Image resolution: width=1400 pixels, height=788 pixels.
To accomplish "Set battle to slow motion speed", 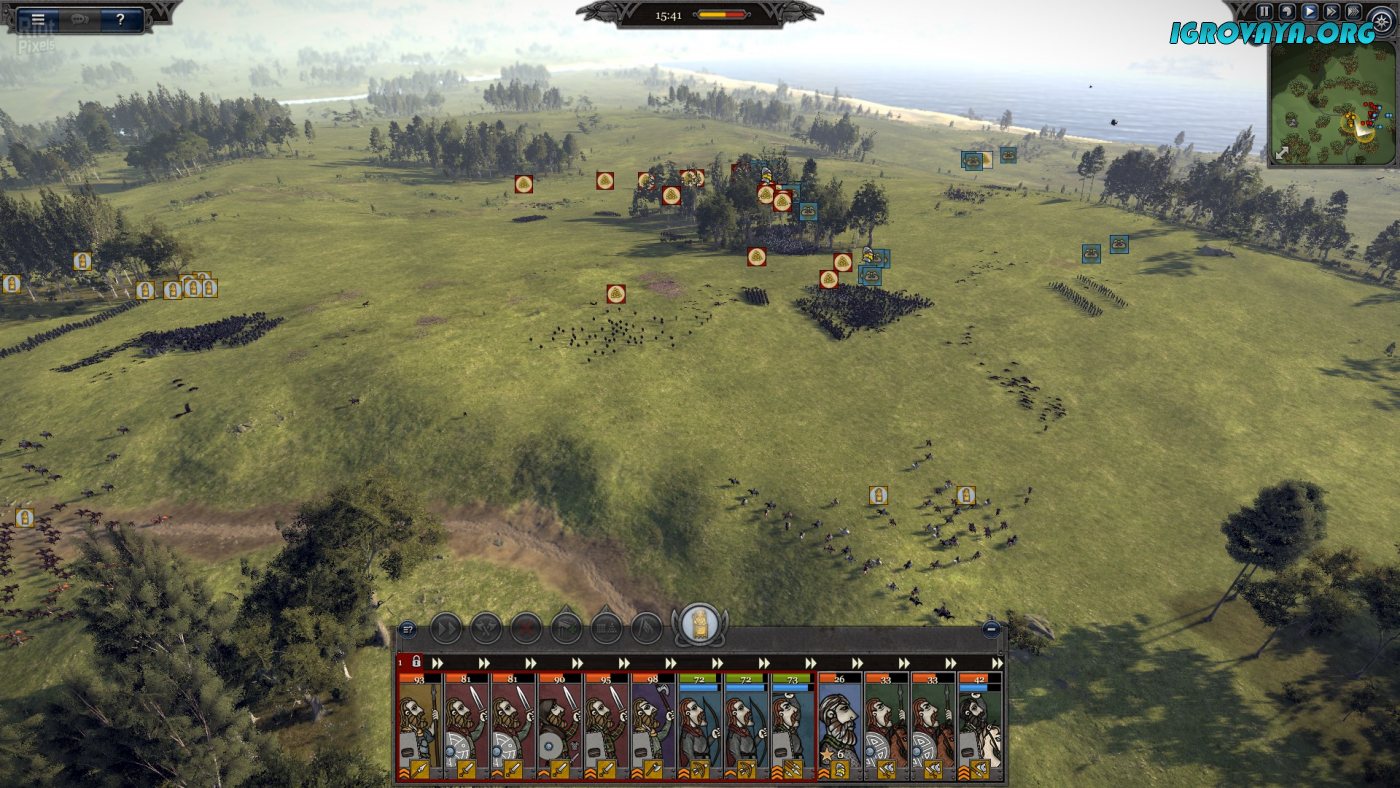I will (x=1287, y=12).
